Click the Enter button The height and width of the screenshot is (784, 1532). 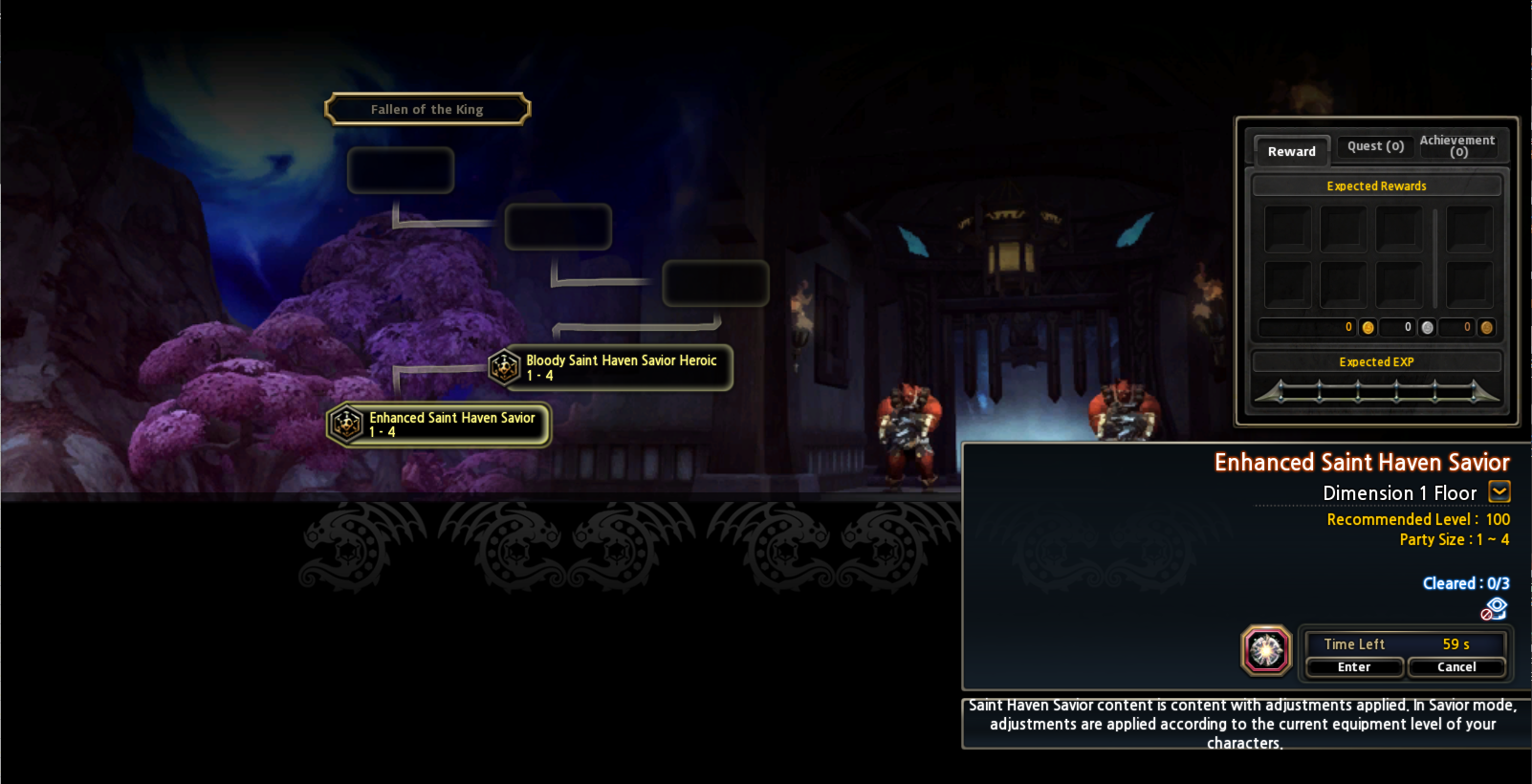(1354, 667)
